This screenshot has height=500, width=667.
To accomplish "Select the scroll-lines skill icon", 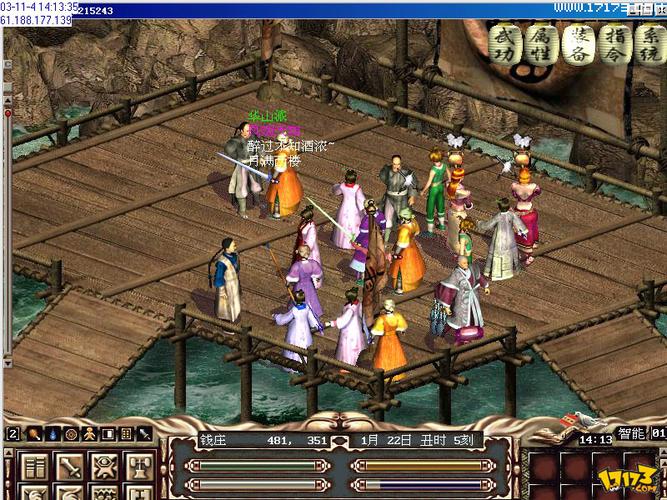I will (x=35, y=468).
